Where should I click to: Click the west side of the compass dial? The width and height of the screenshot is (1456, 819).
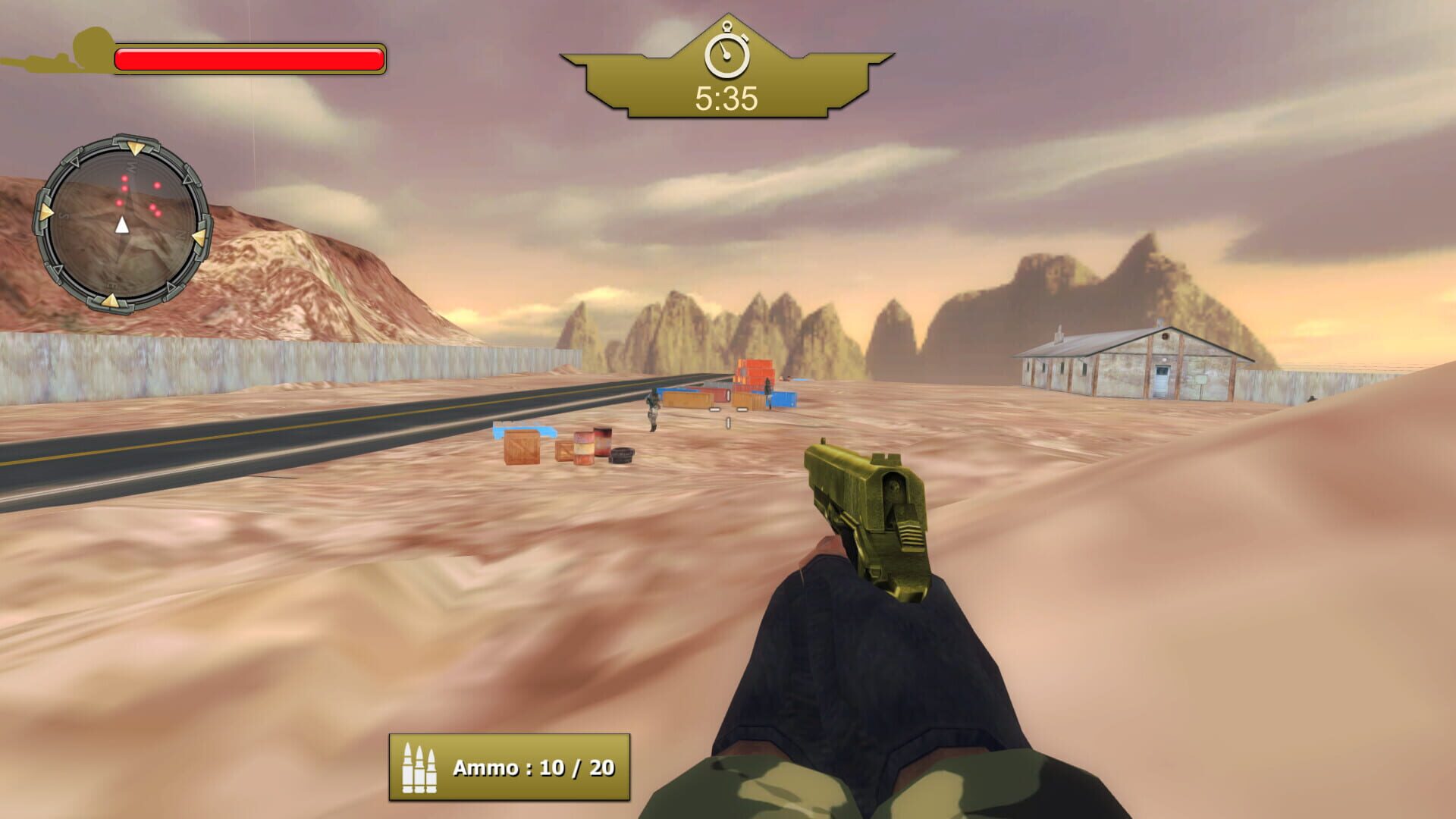click(130, 168)
